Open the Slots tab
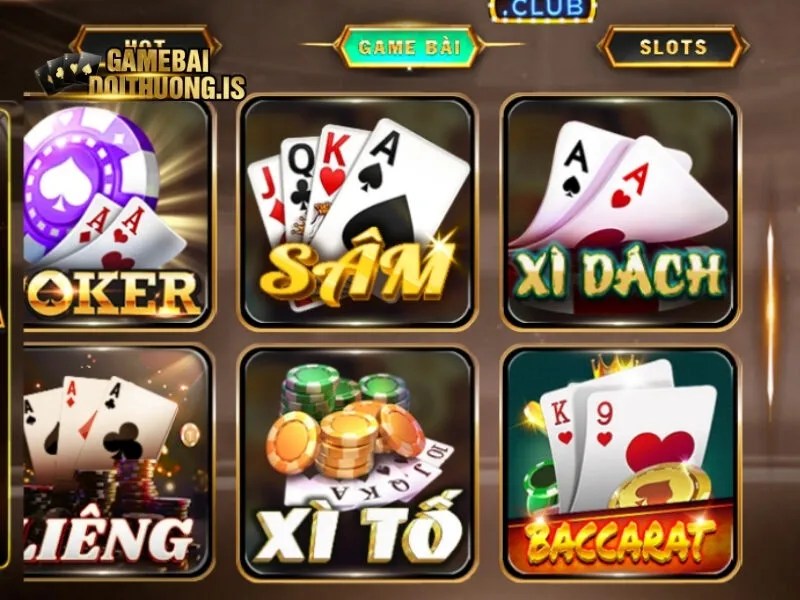Screen dimensions: 800x600 [x=672, y=47]
